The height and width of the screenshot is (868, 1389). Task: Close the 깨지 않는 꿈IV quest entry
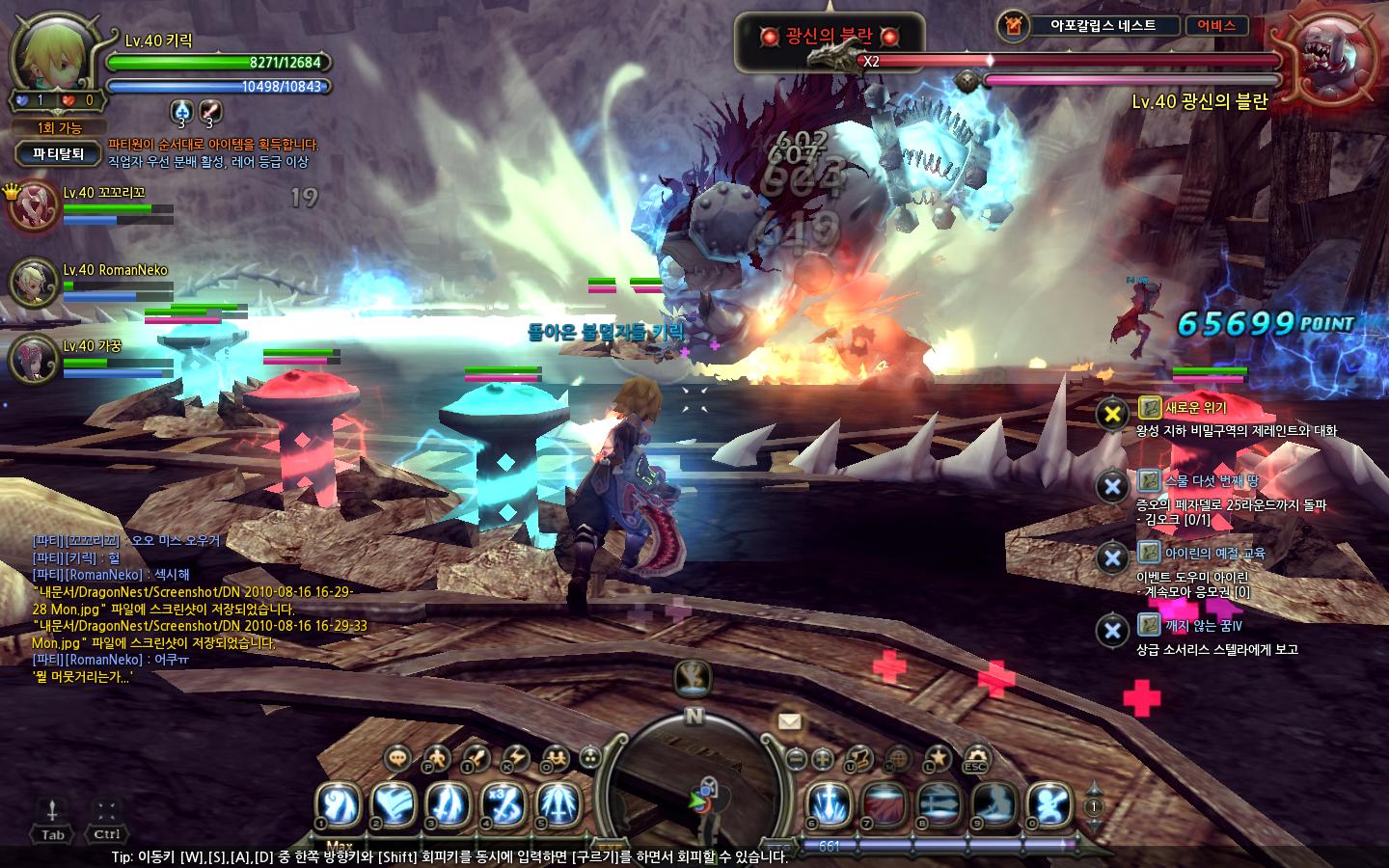pos(1113,631)
